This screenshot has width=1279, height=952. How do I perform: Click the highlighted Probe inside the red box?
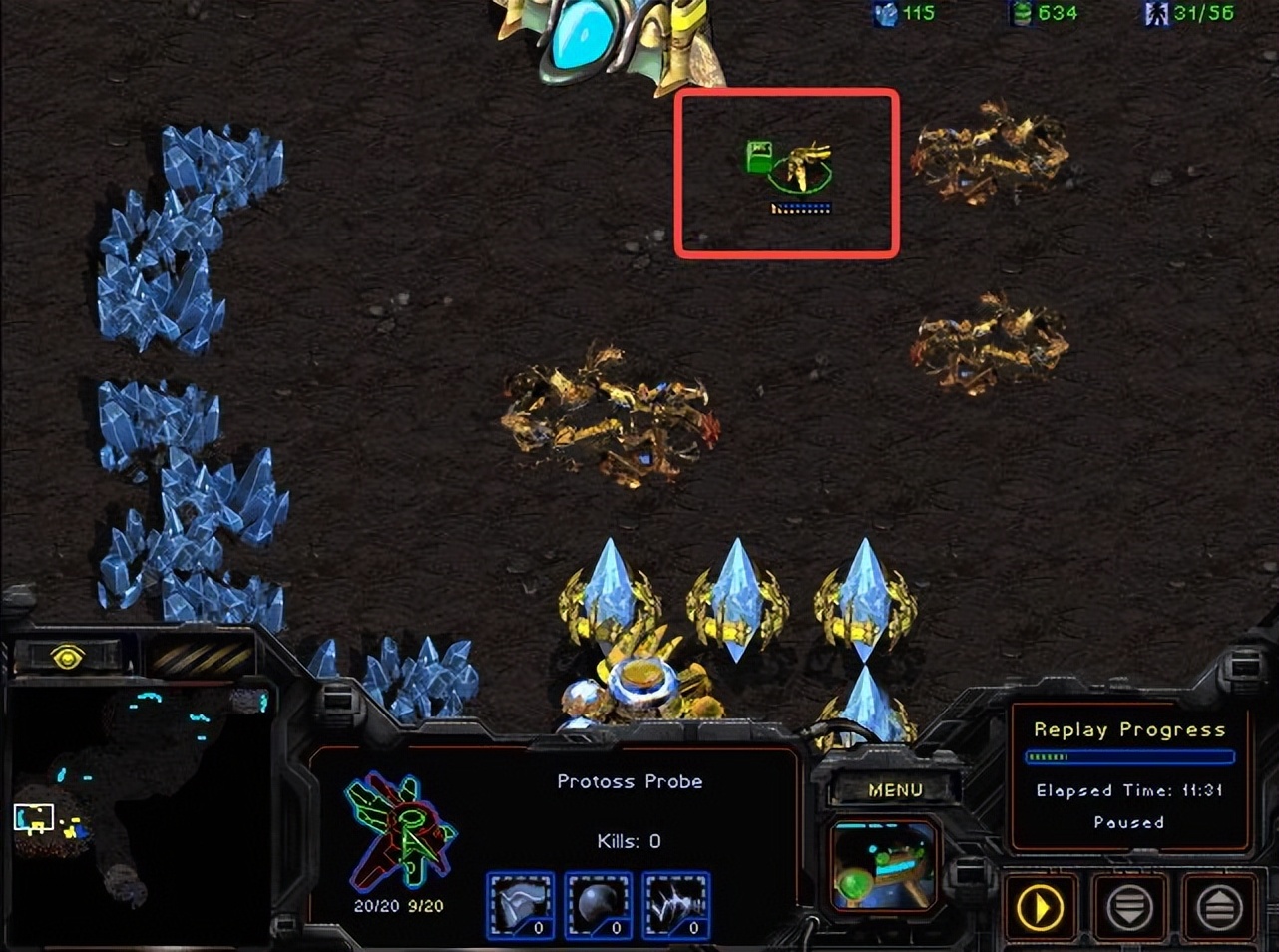[803, 165]
